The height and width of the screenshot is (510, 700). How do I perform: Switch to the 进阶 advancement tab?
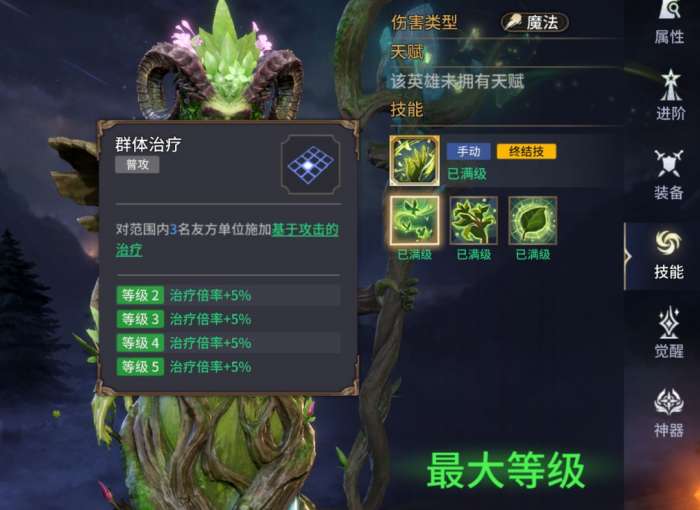(669, 95)
